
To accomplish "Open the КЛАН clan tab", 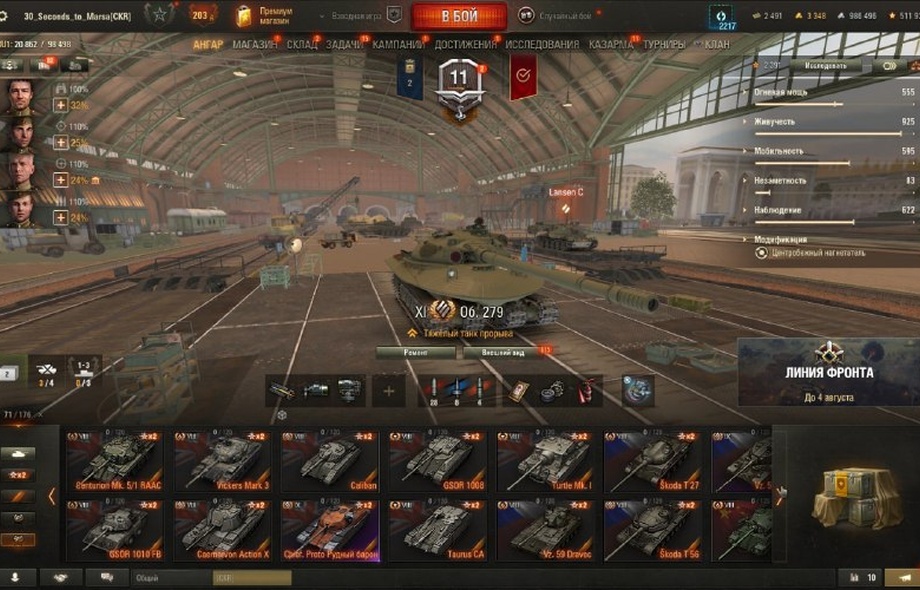I will point(716,45).
